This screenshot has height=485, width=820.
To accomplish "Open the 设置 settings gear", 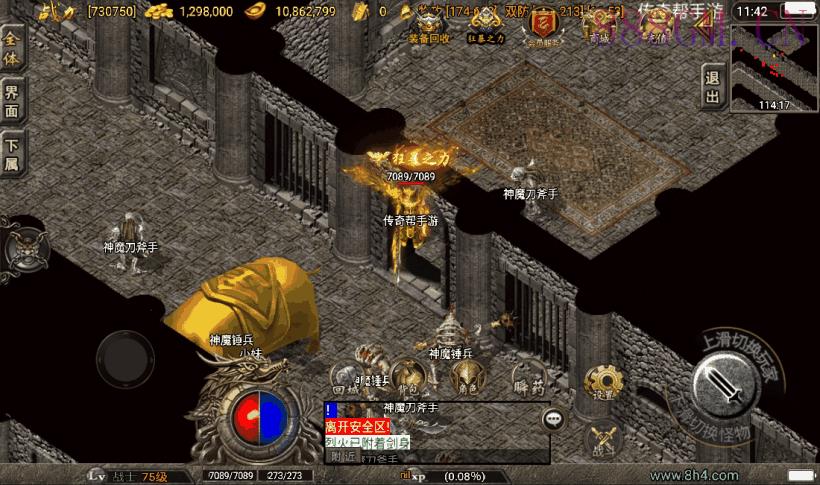I will (x=602, y=381).
